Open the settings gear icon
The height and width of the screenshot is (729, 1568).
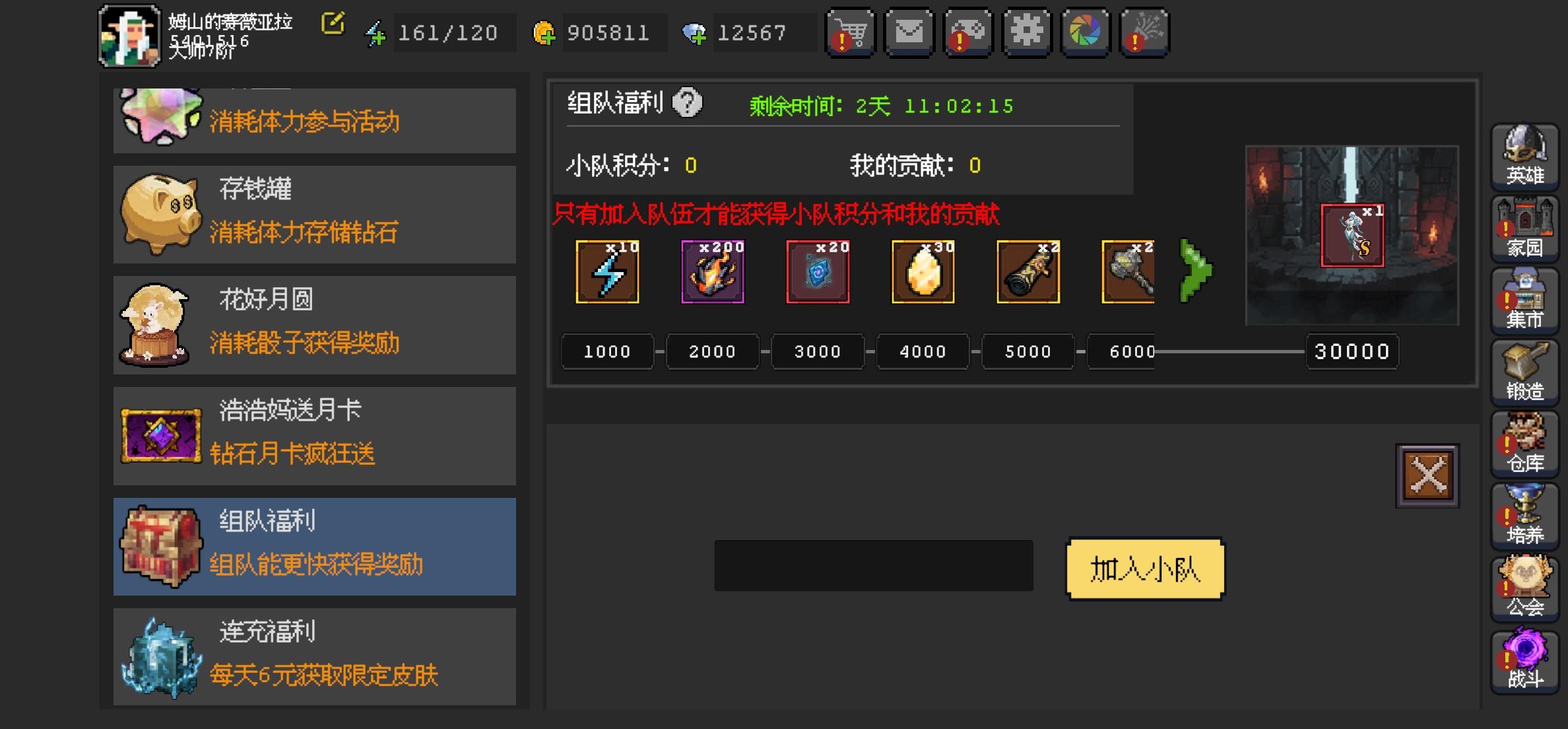coord(1027,32)
